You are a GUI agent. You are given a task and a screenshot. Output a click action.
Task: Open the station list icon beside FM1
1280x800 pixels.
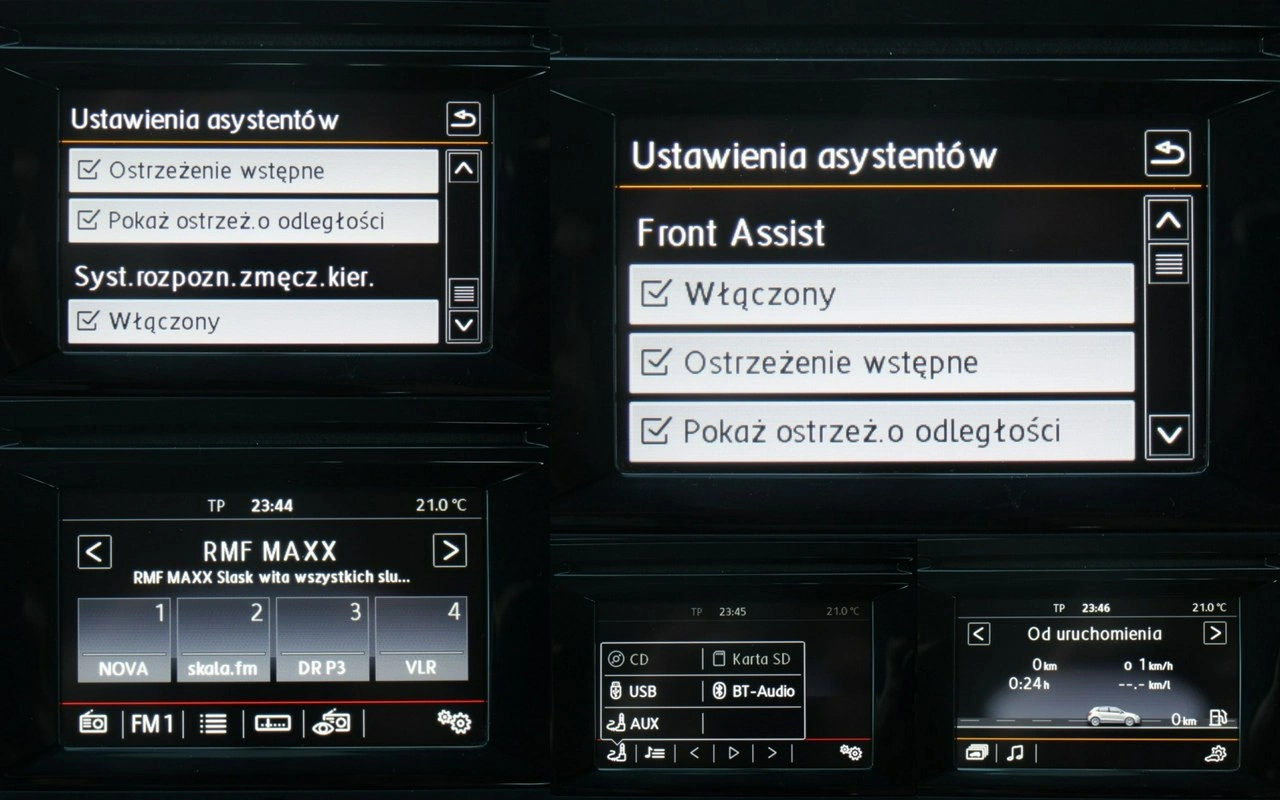click(x=213, y=723)
